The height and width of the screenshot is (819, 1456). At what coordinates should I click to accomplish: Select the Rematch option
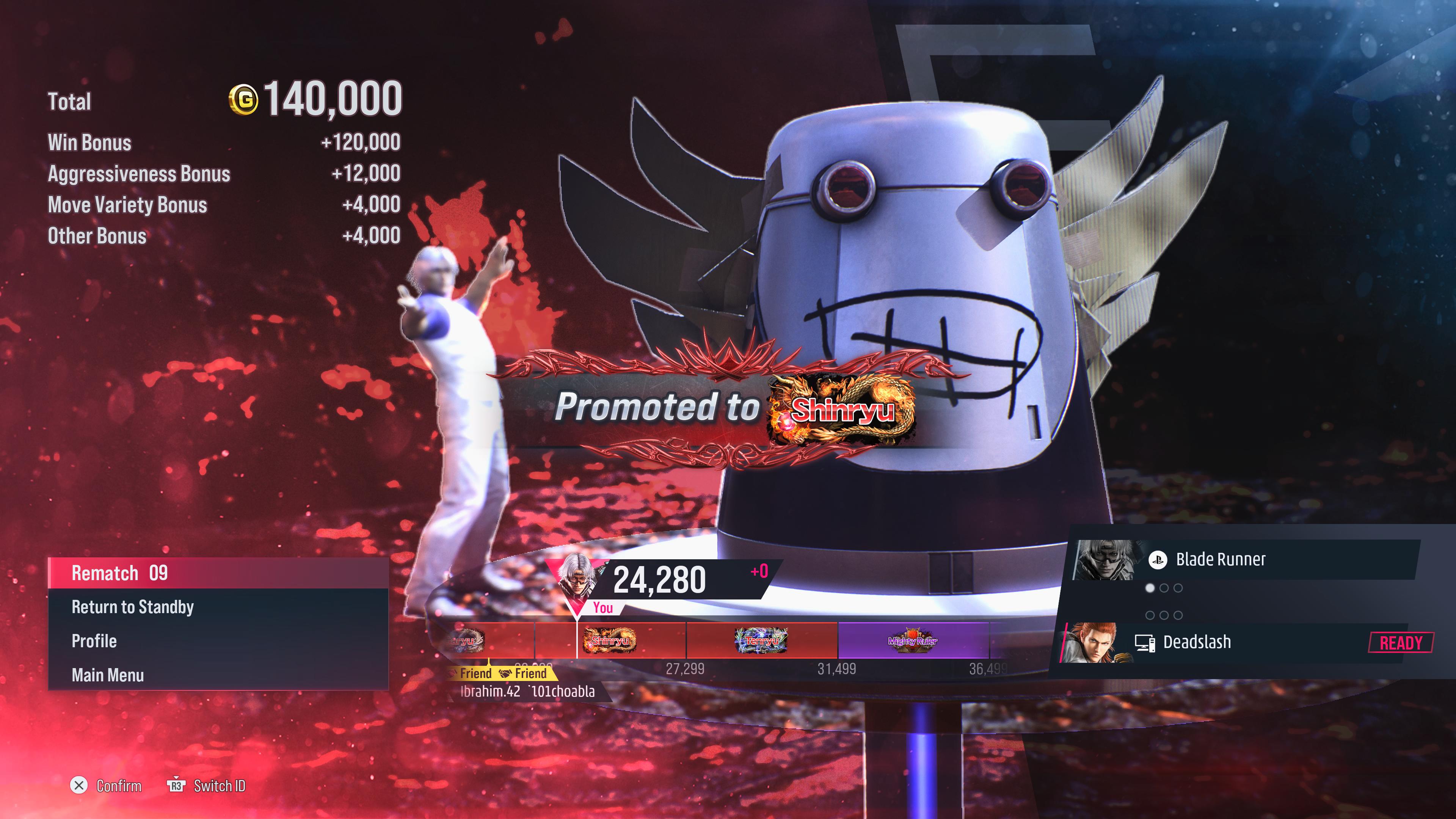(218, 573)
